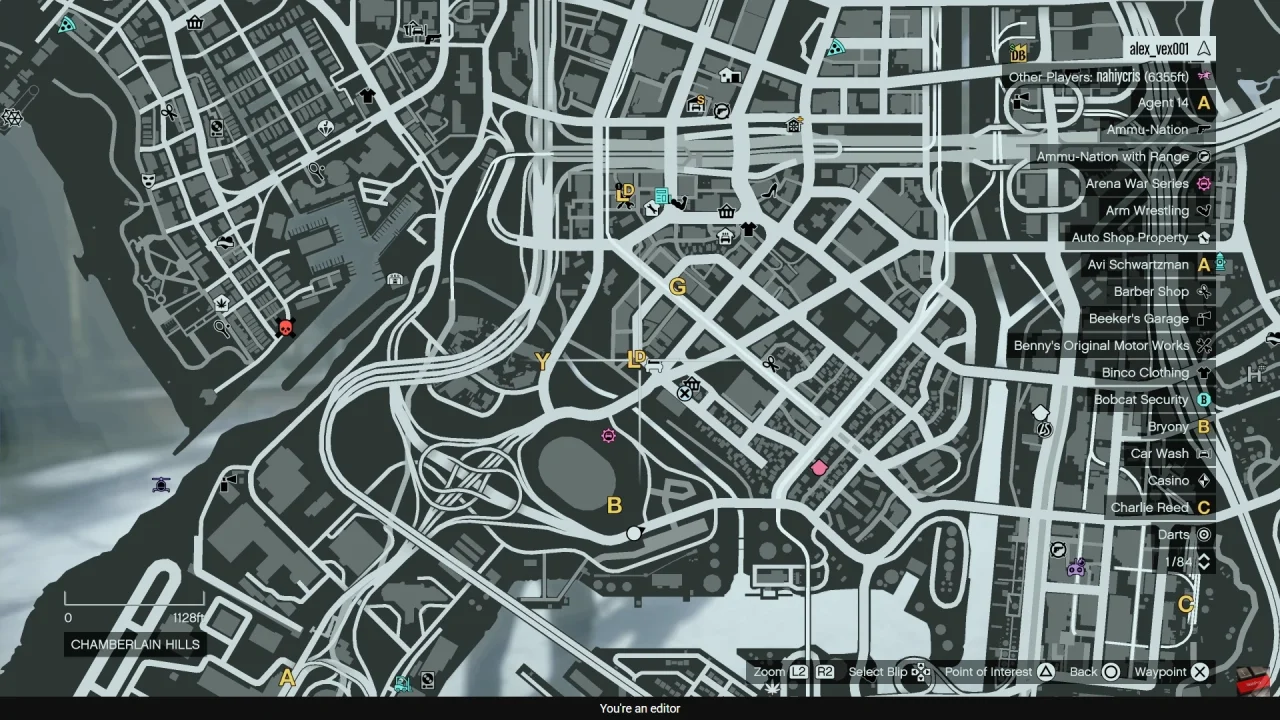This screenshot has width=1280, height=720.
Task: Click the diamond Casino icon in the legend
Action: coord(1204,480)
